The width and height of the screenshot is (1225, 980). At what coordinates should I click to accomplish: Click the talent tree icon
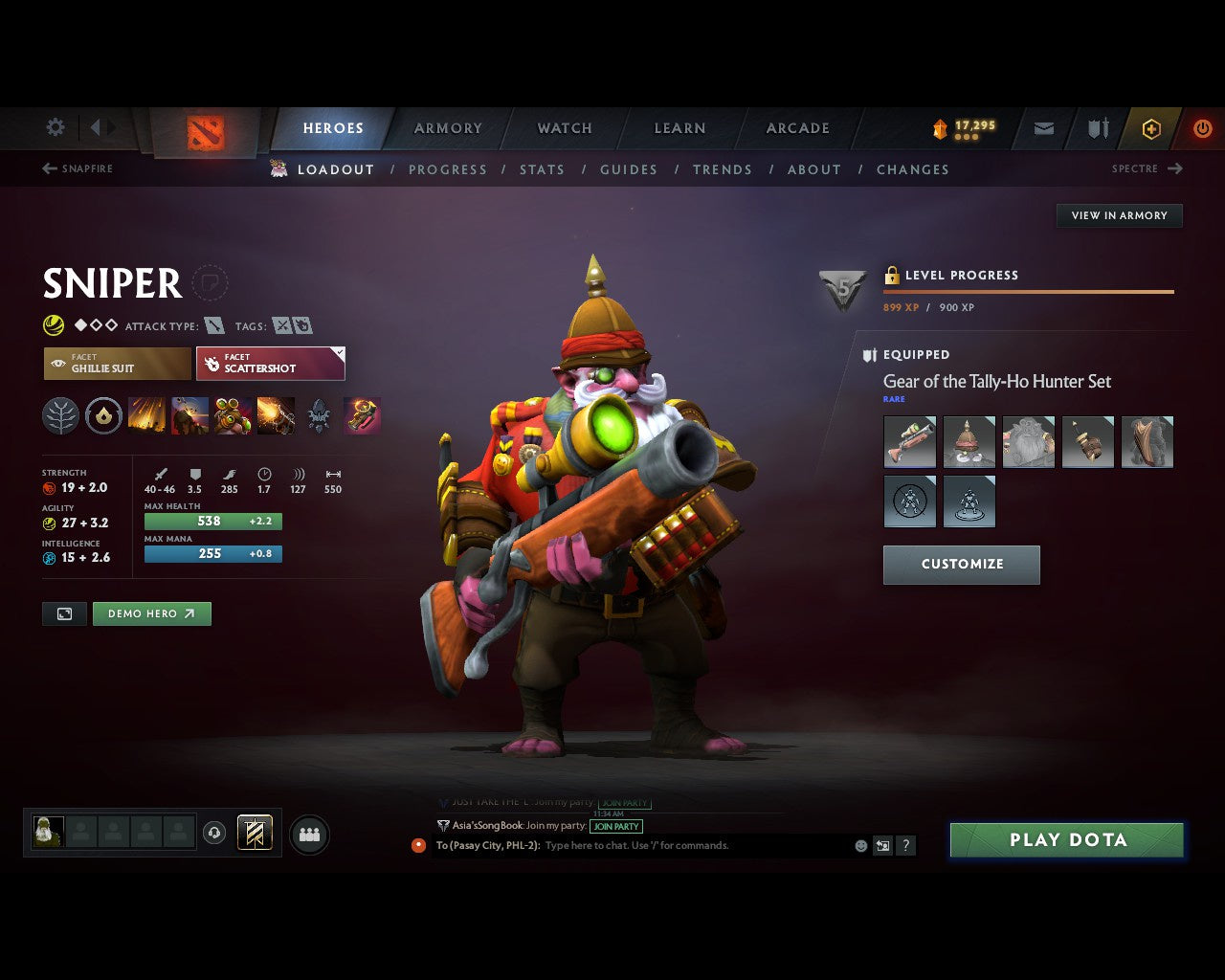(x=60, y=414)
